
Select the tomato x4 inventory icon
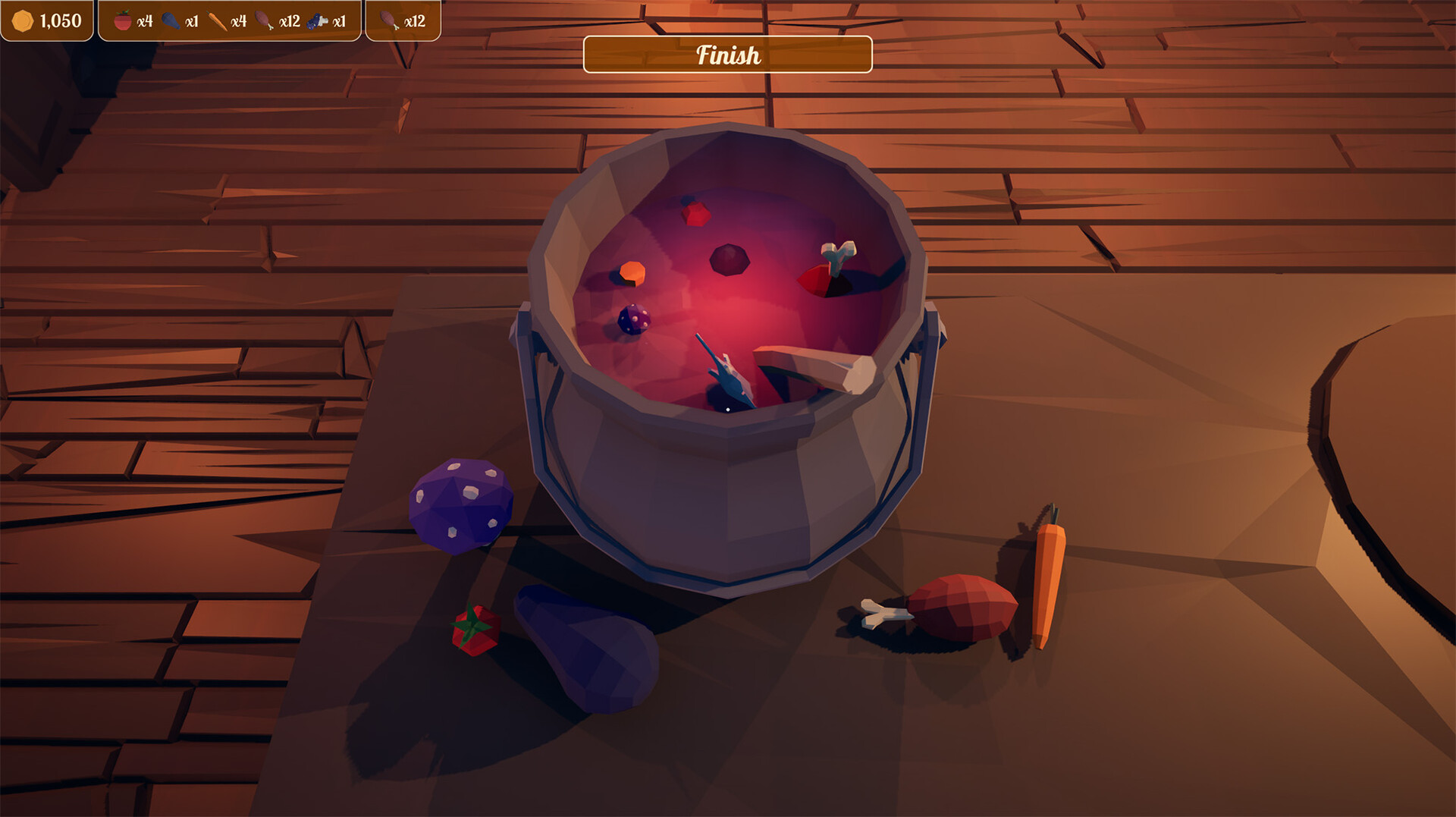click(x=124, y=21)
